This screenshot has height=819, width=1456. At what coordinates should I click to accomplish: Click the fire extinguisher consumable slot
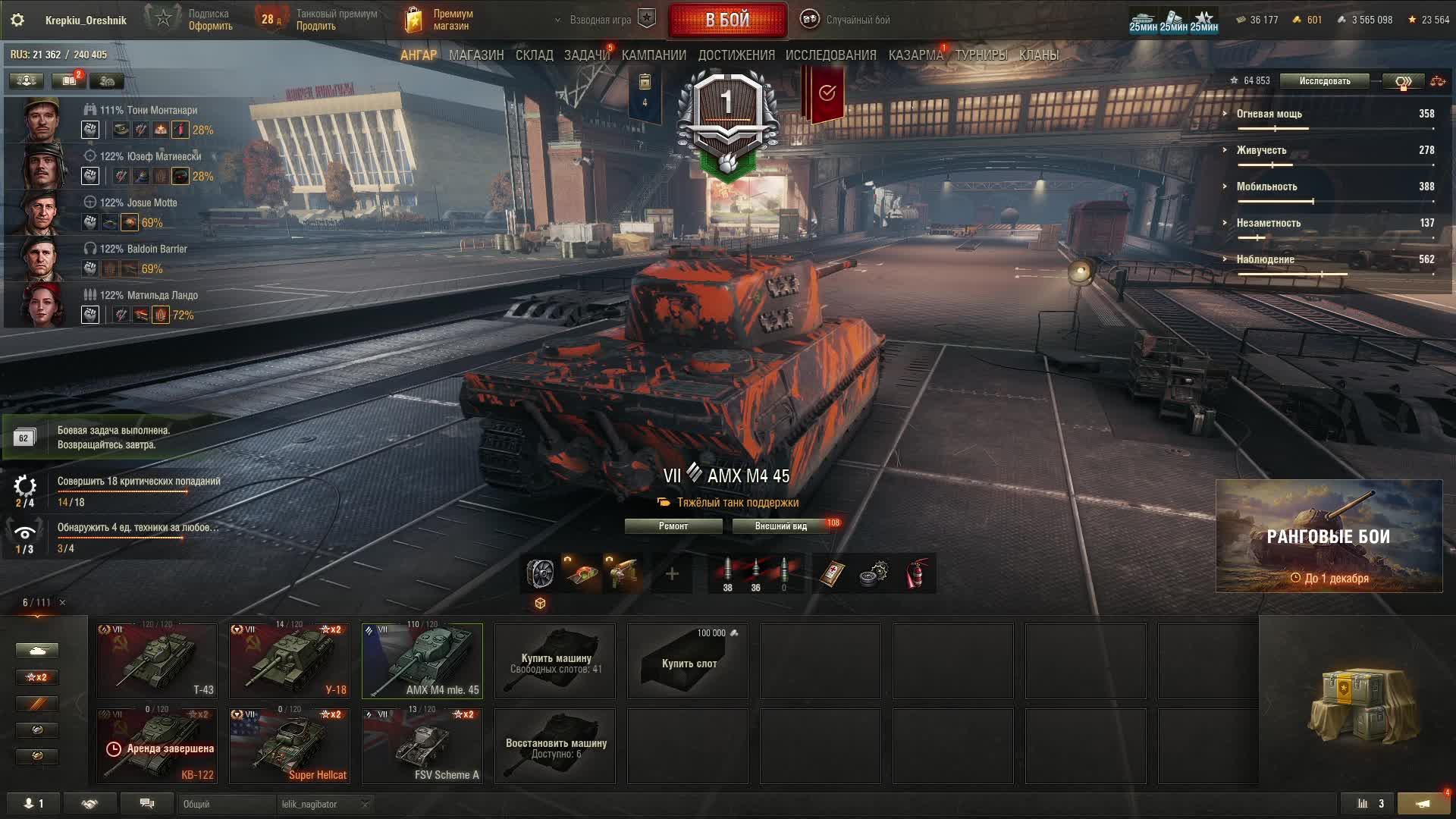click(x=917, y=574)
